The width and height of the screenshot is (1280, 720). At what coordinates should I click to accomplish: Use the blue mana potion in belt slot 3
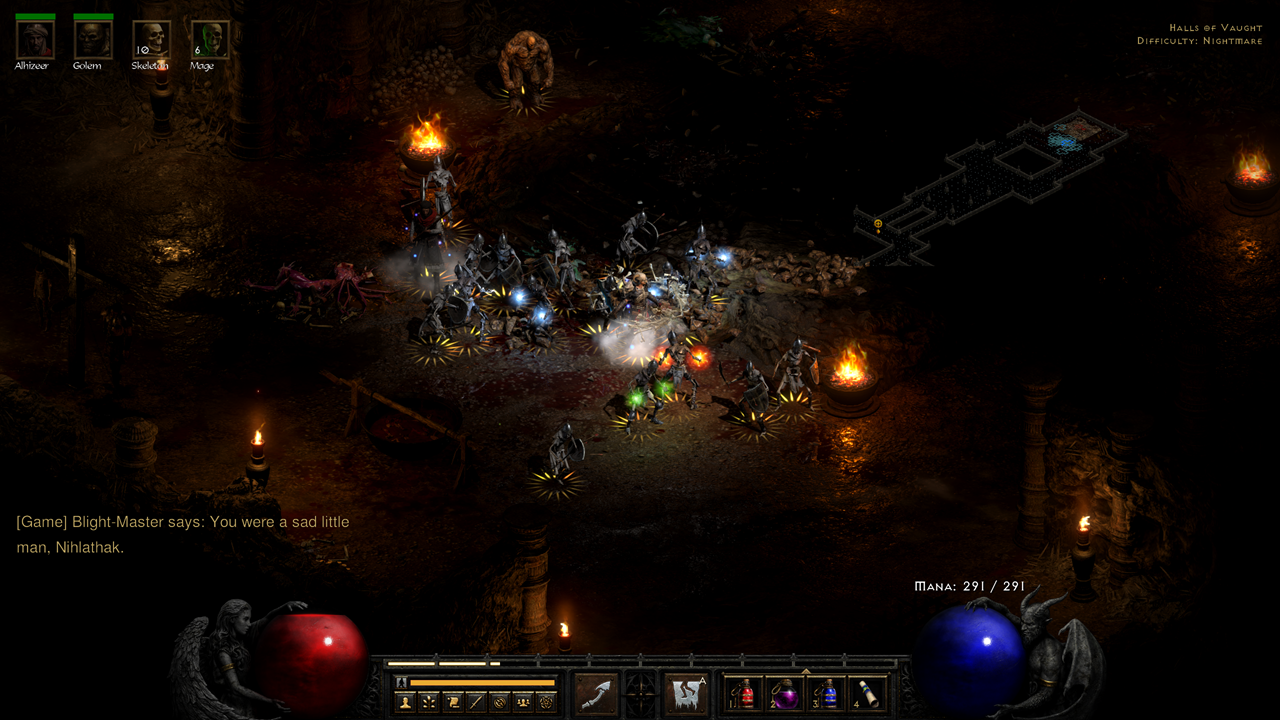(826, 694)
